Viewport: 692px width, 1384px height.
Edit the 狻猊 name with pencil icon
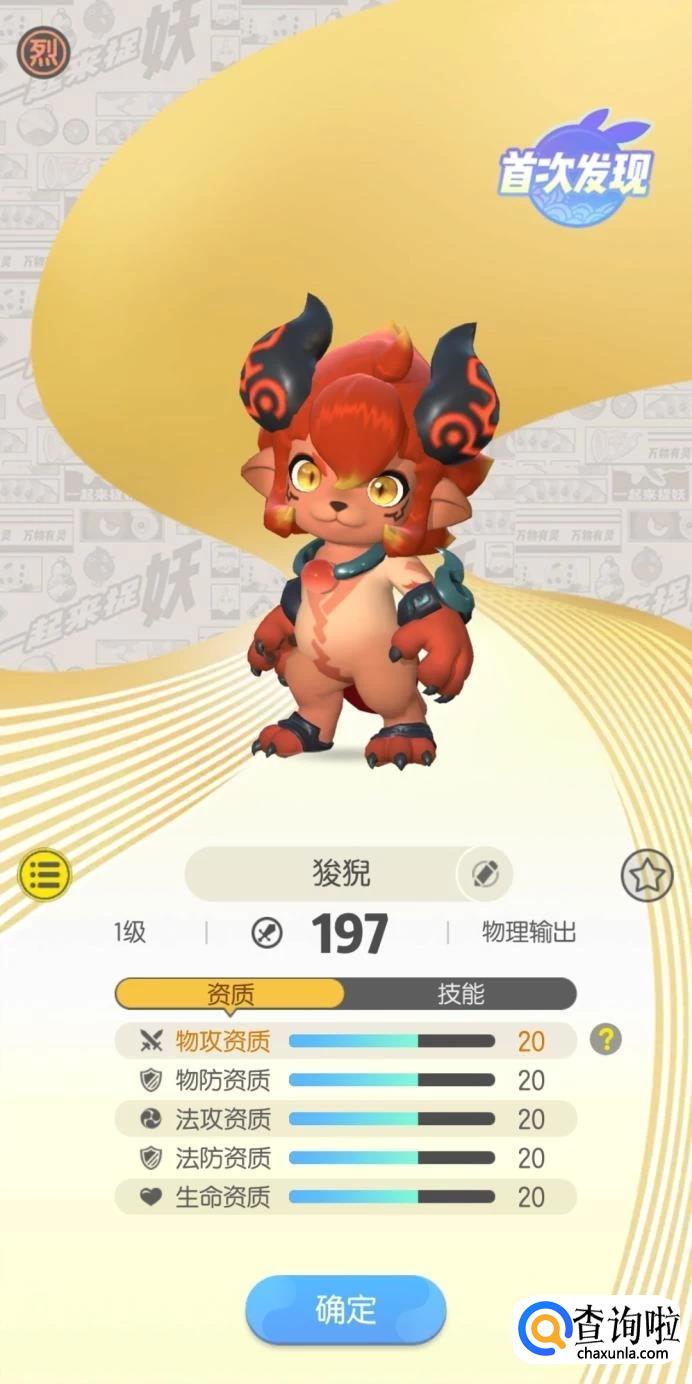(x=484, y=874)
